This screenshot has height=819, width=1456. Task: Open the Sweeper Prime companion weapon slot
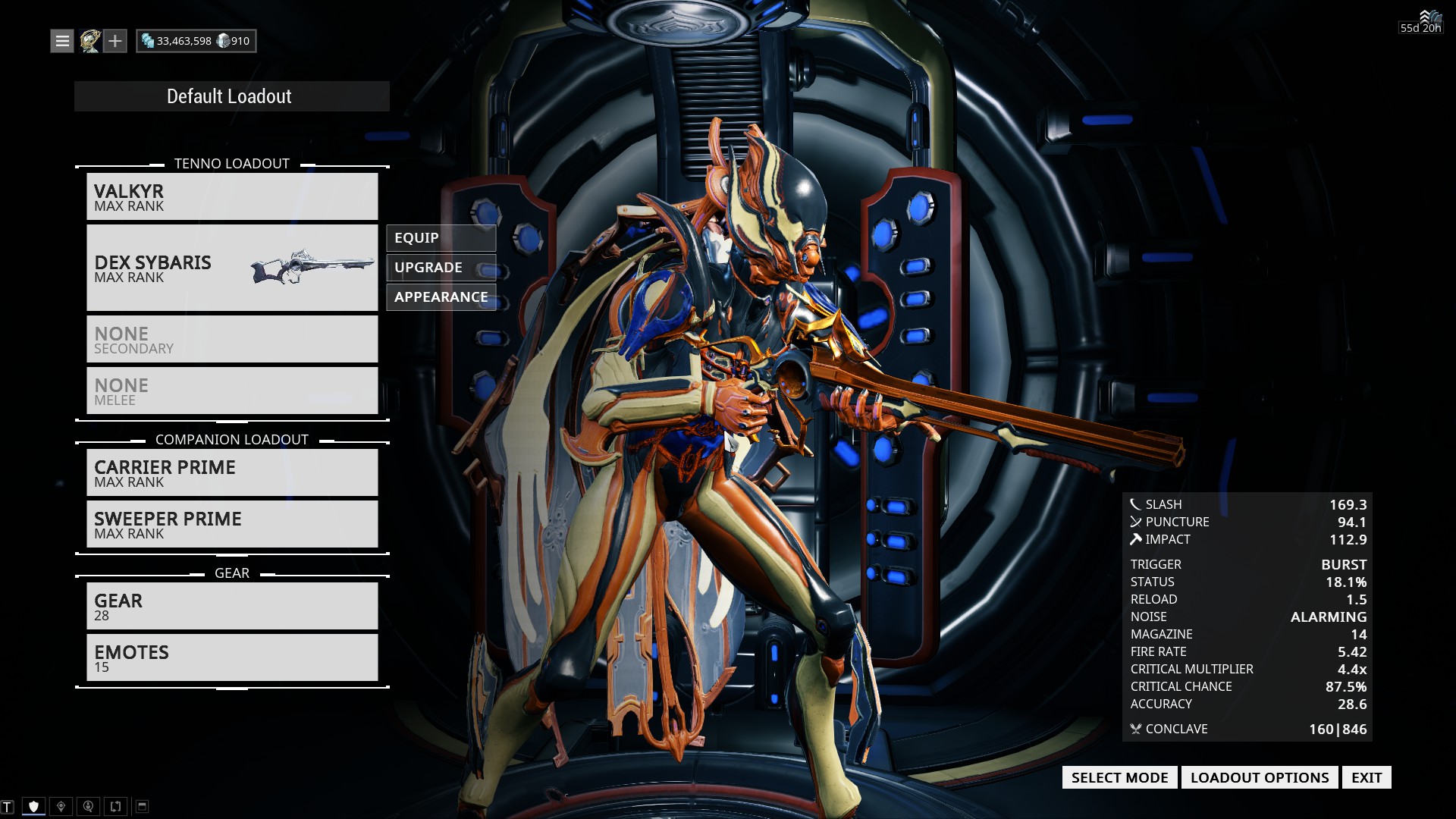tap(231, 525)
